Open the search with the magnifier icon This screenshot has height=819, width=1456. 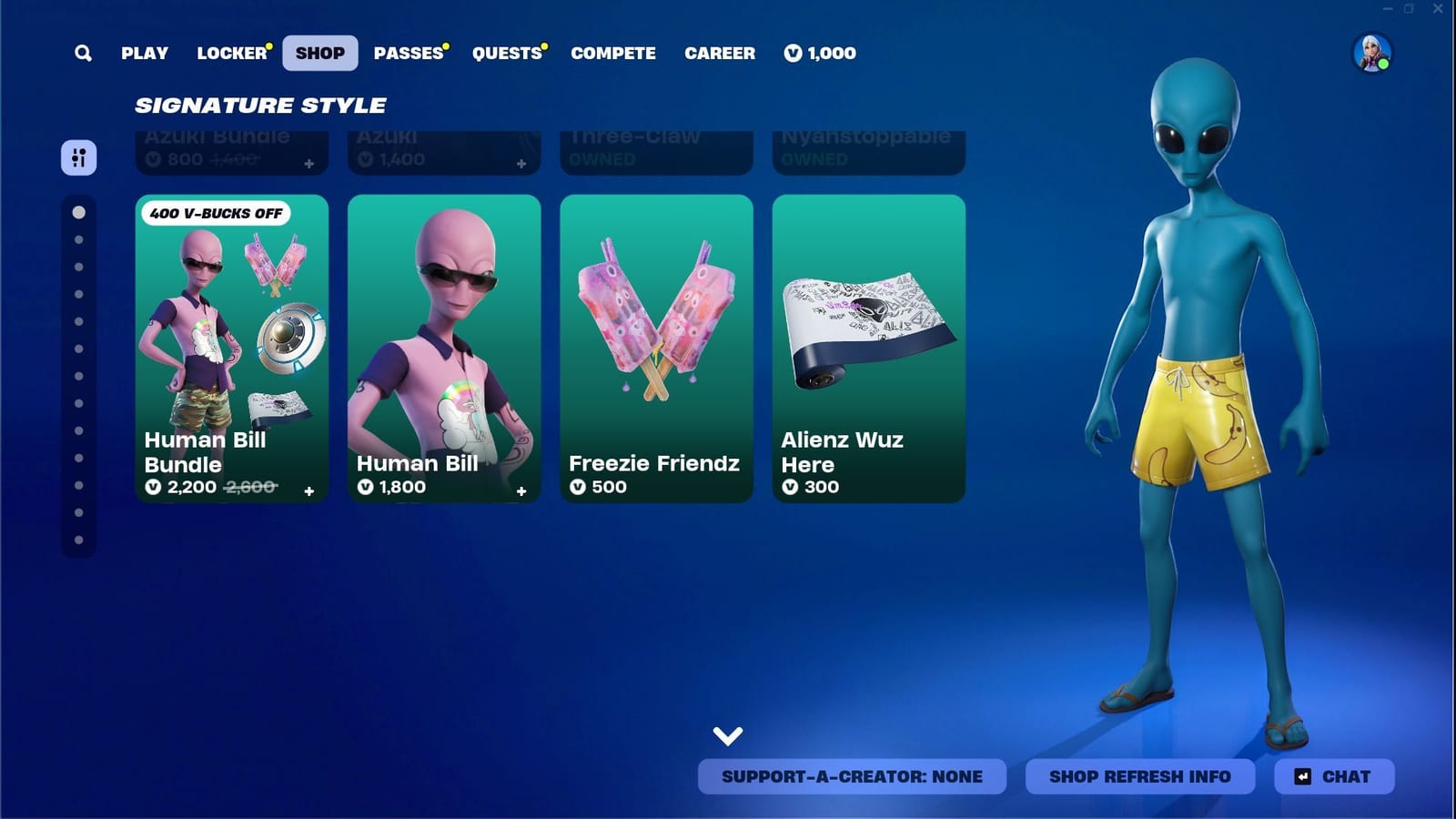click(82, 53)
